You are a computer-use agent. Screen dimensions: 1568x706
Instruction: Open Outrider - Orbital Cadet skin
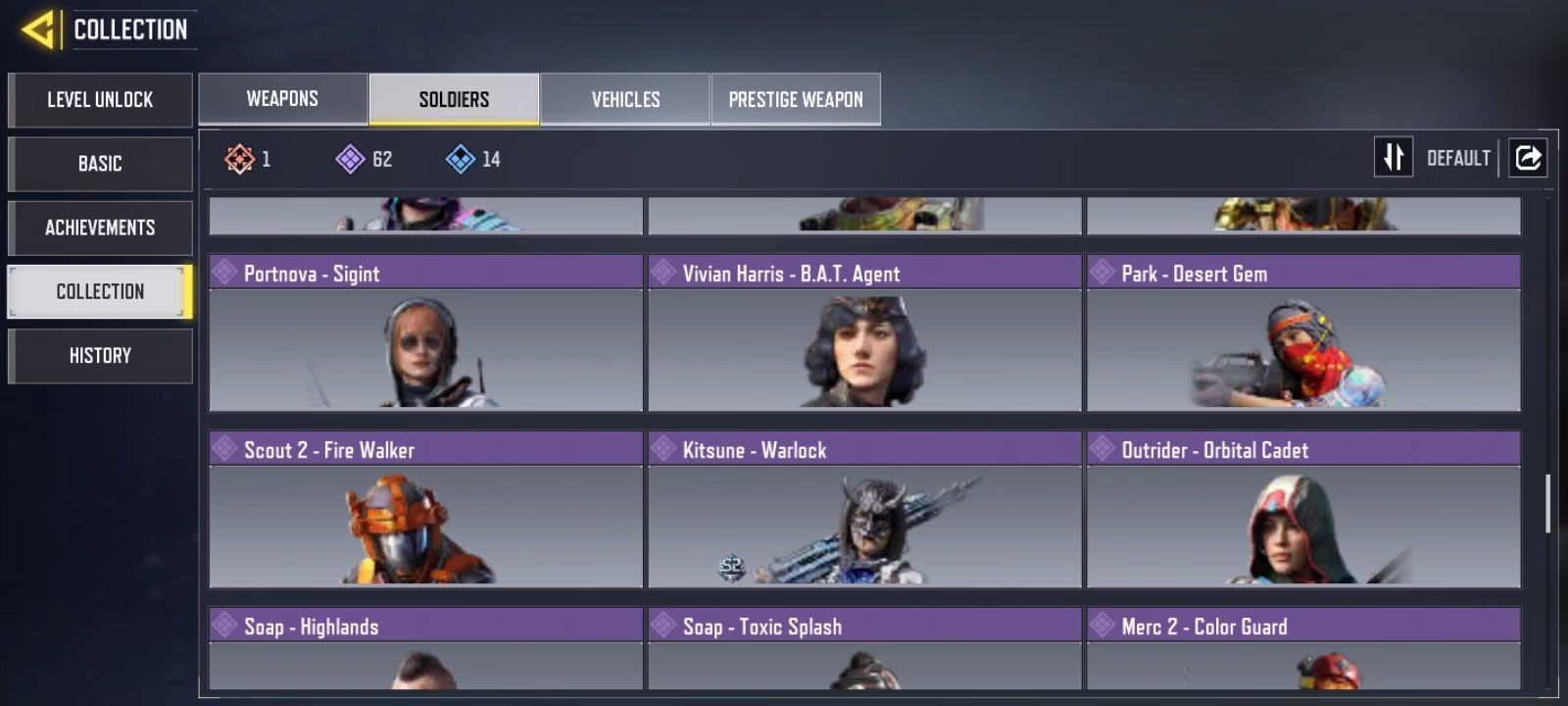point(1303,510)
